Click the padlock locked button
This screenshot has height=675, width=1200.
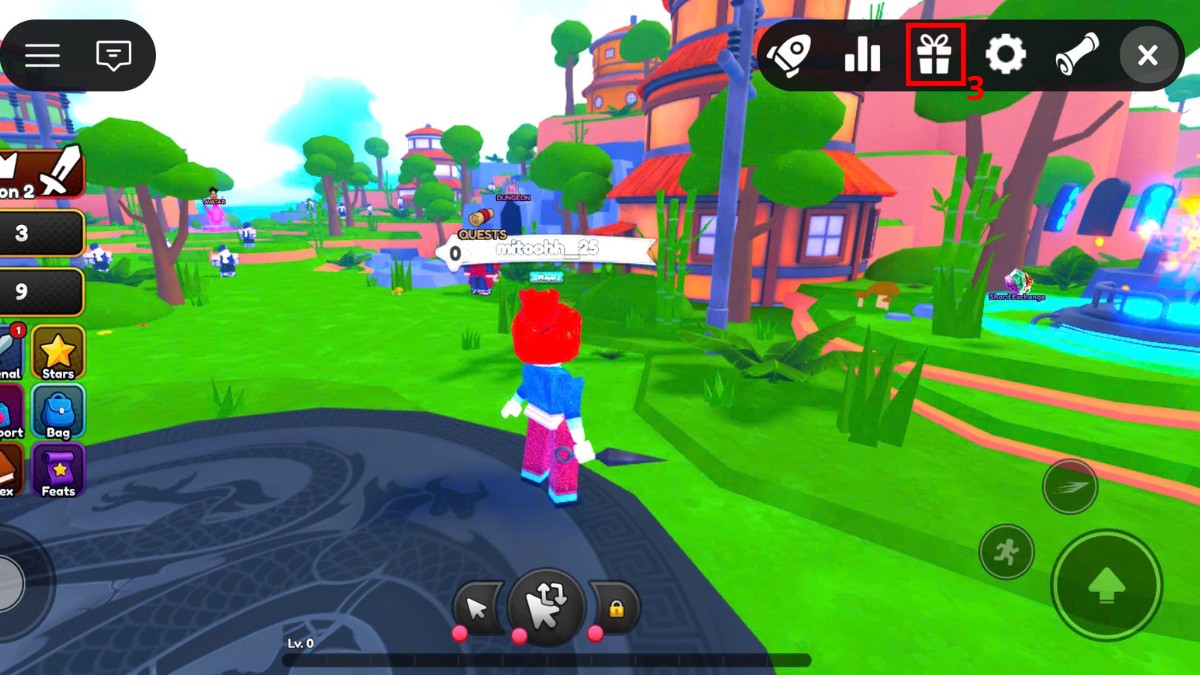[615, 607]
